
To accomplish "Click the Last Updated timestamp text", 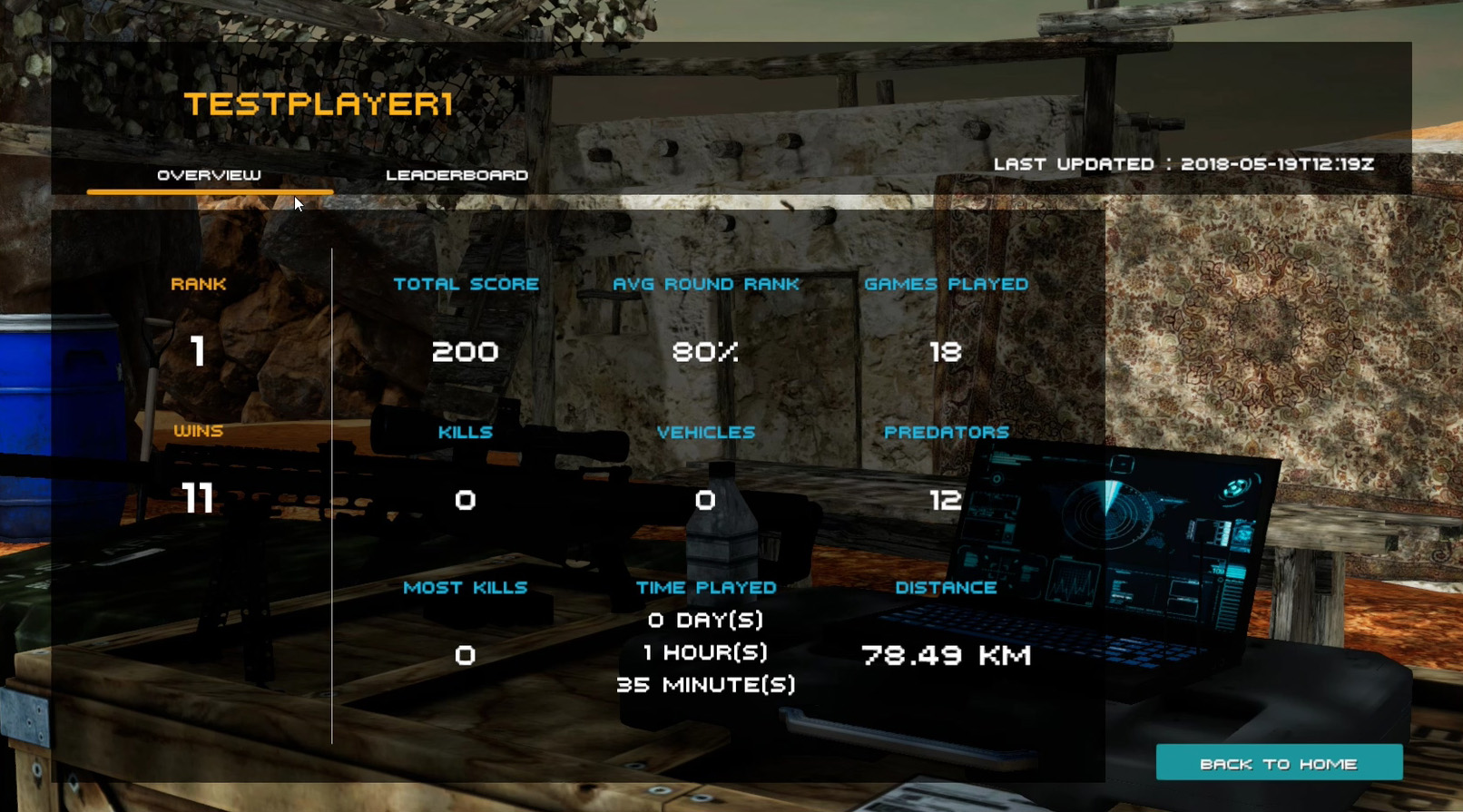I will pyautogui.click(x=1184, y=165).
